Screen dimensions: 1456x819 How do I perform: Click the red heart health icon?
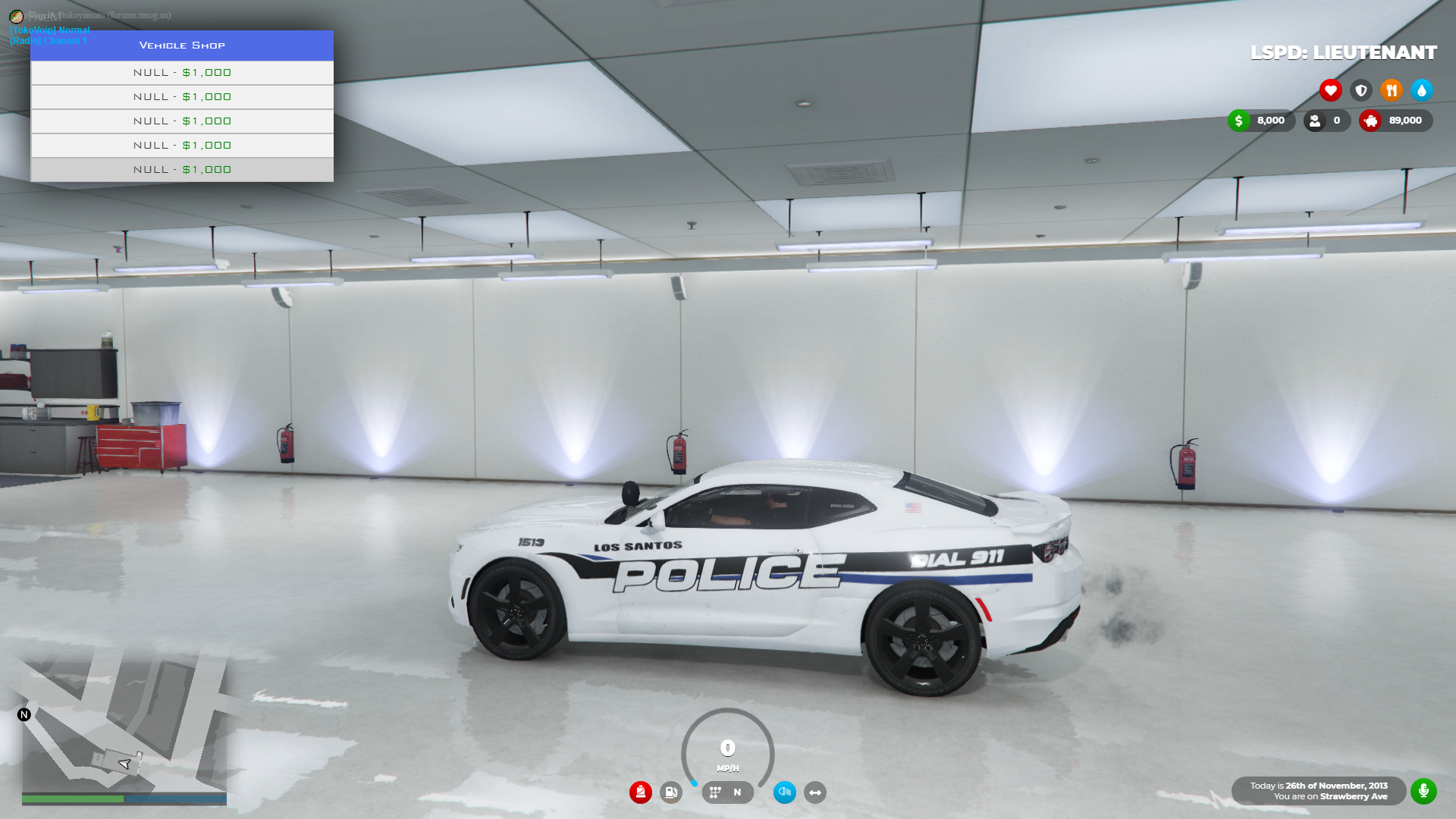[1330, 90]
